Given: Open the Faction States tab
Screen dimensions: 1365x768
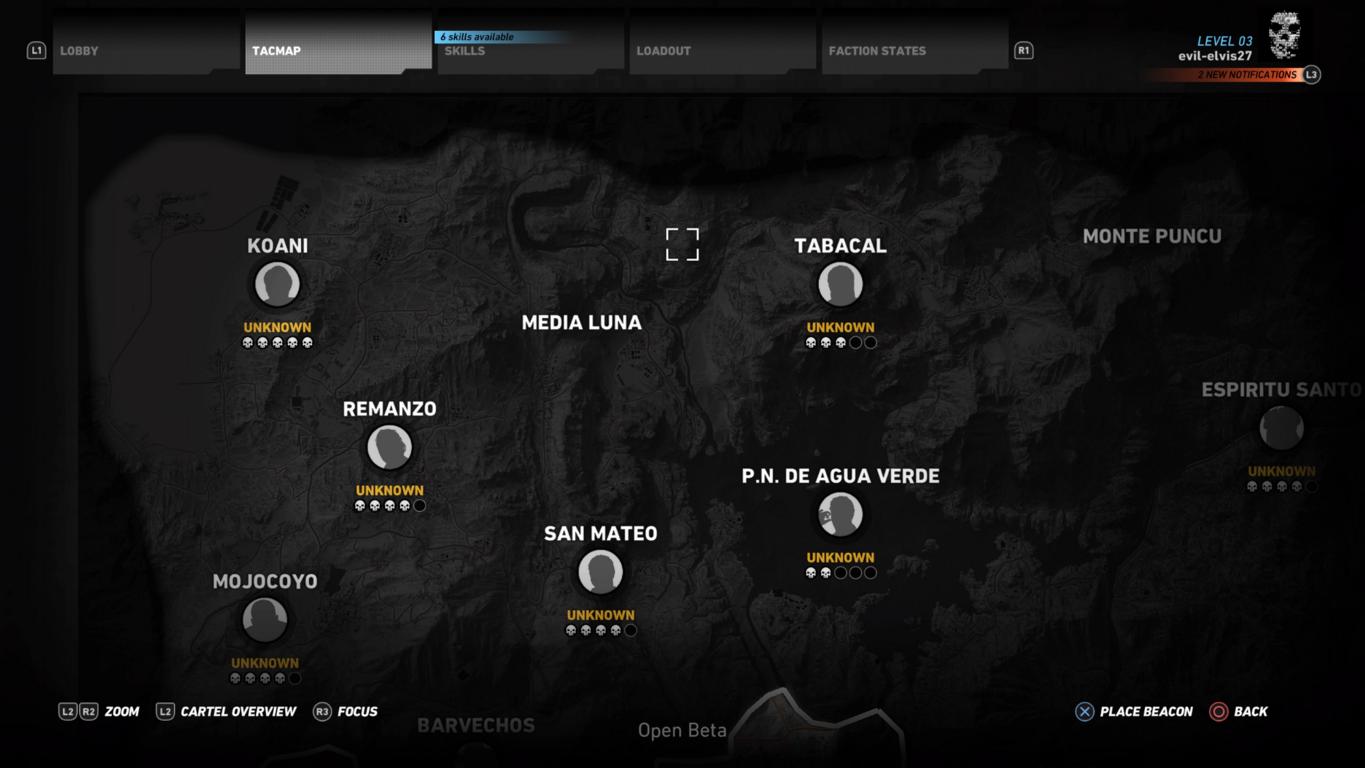Looking at the screenshot, I should pyautogui.click(x=914, y=50).
